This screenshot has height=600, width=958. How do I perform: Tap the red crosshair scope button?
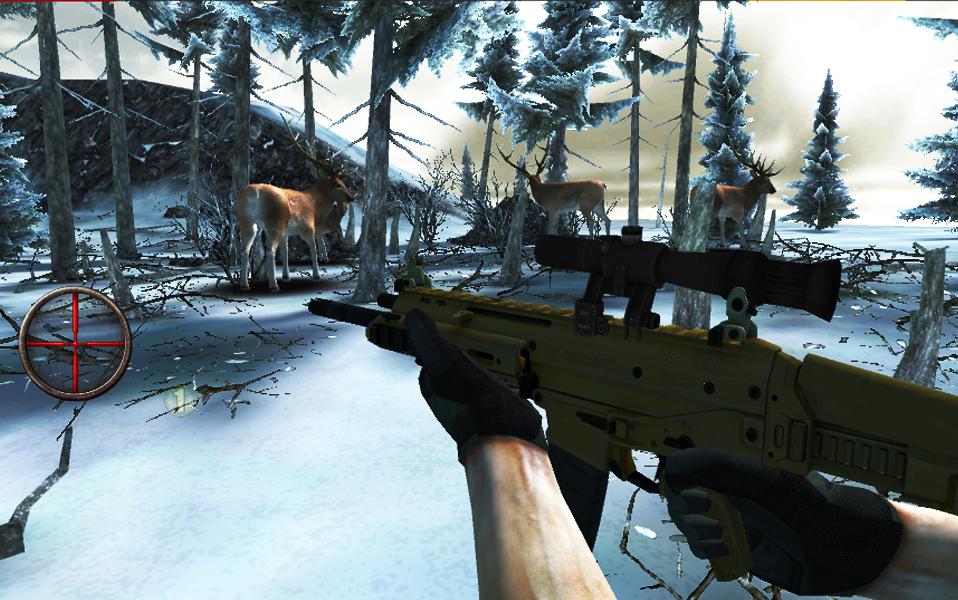[x=75, y=342]
